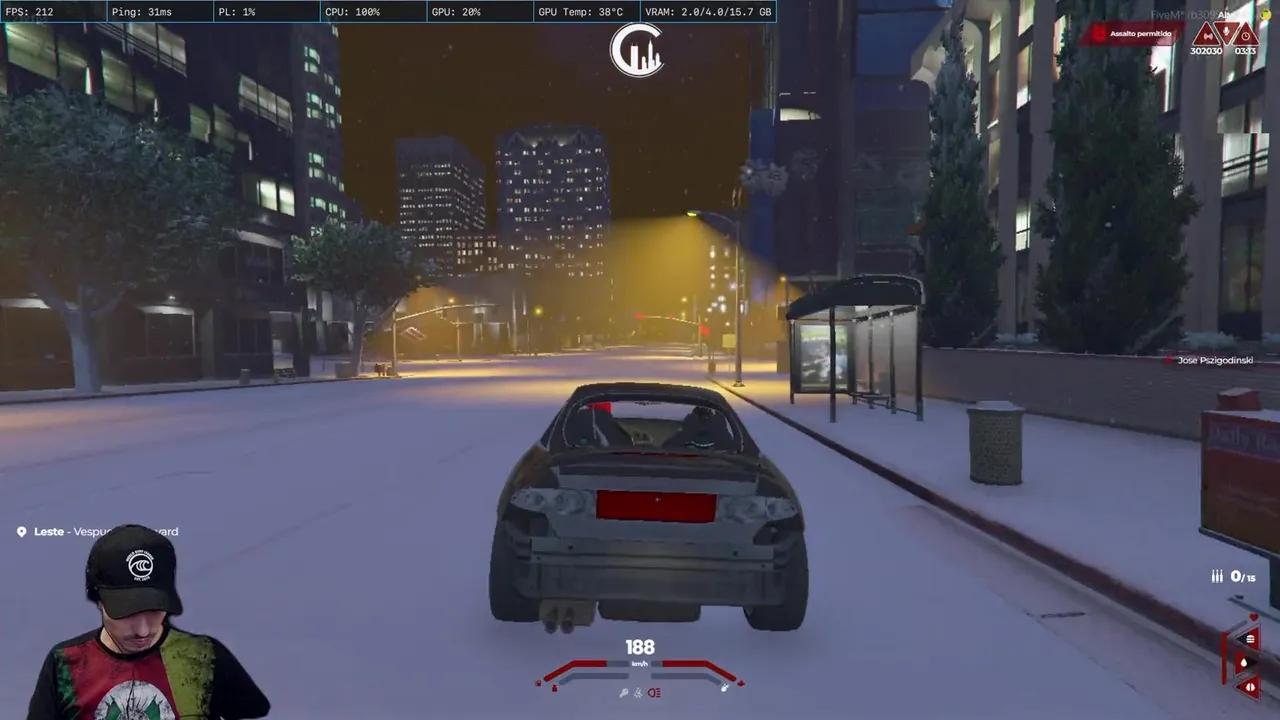
Task: Click the microphone voice chat icon
Action: tap(1226, 31)
